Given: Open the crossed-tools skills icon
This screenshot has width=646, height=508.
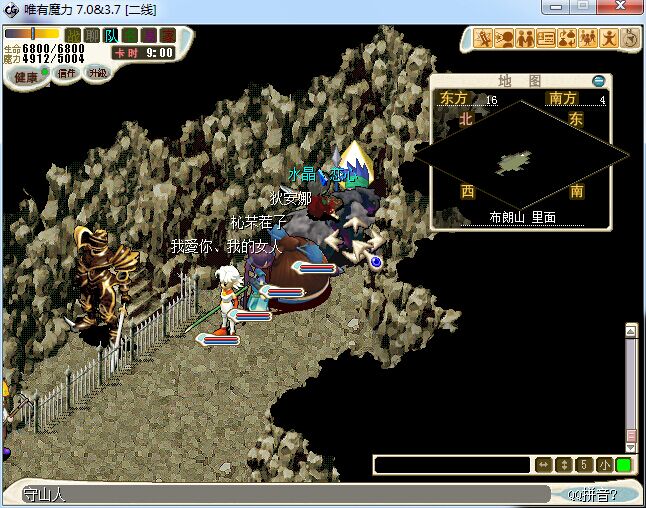Looking at the screenshot, I should [x=483, y=39].
